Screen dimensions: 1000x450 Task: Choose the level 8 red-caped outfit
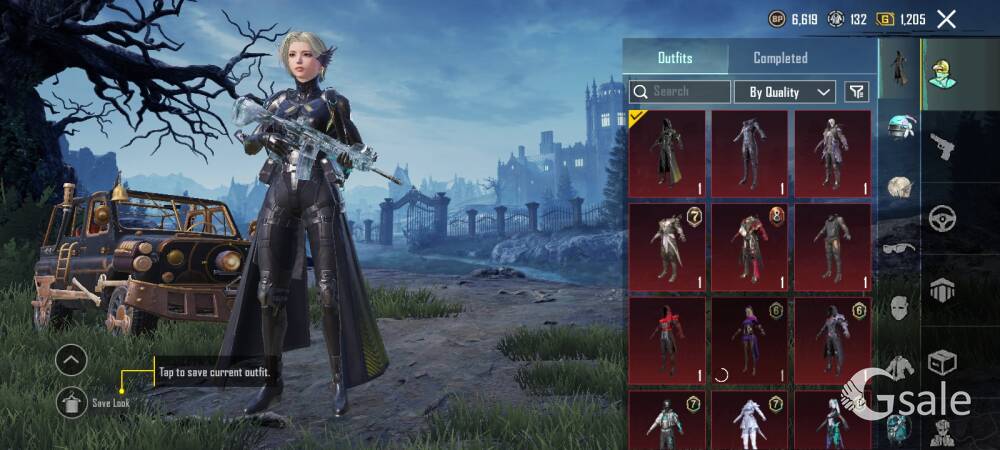(x=750, y=247)
